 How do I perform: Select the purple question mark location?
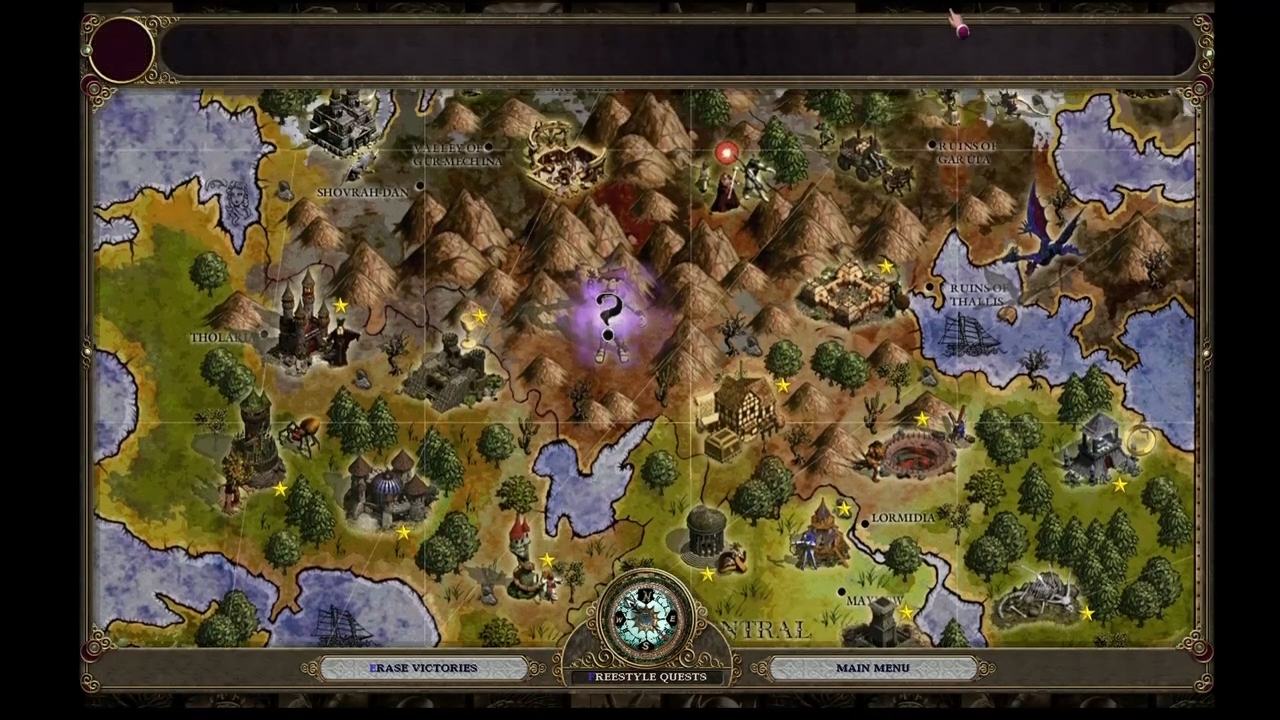(609, 317)
